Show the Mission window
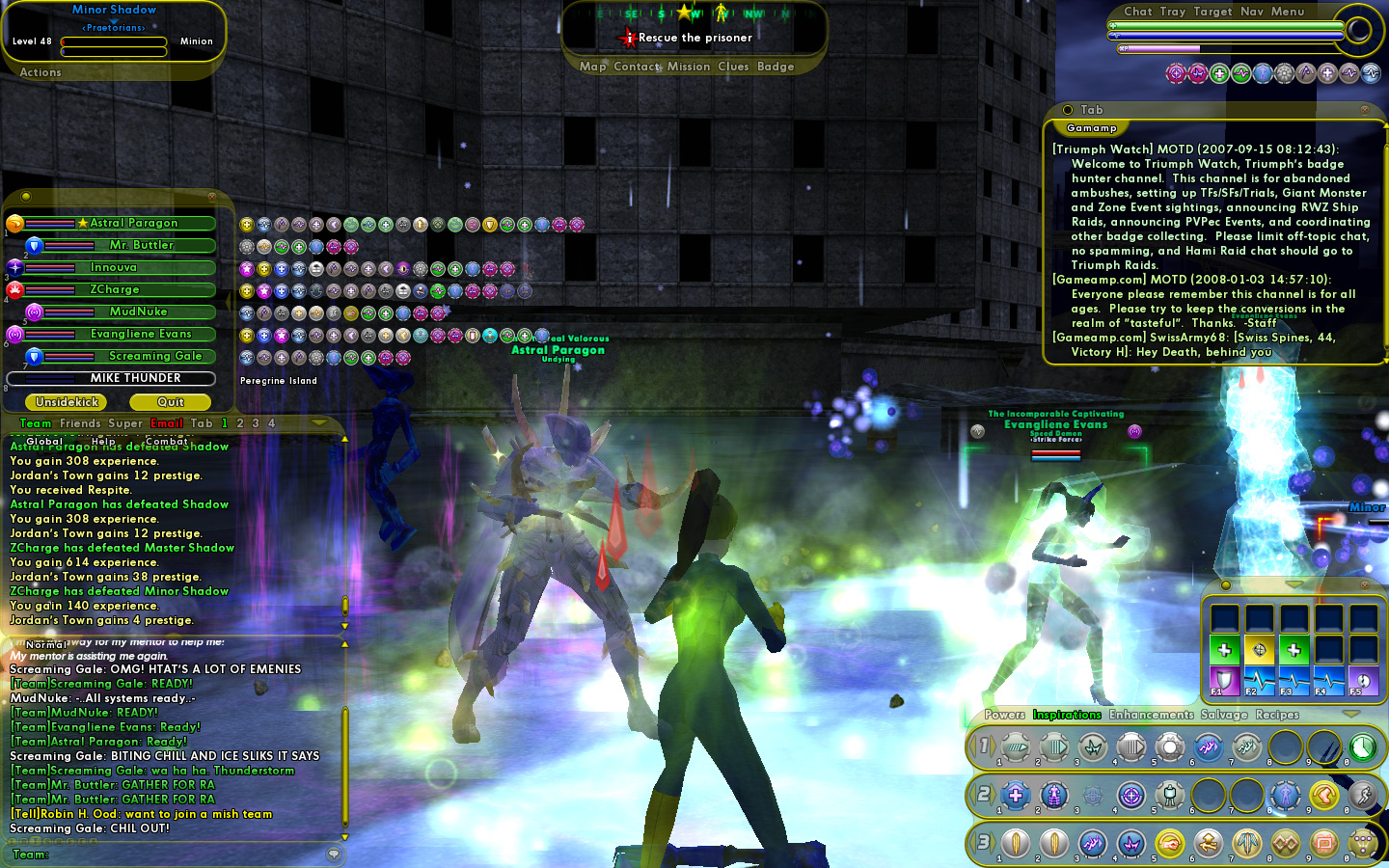 point(689,67)
